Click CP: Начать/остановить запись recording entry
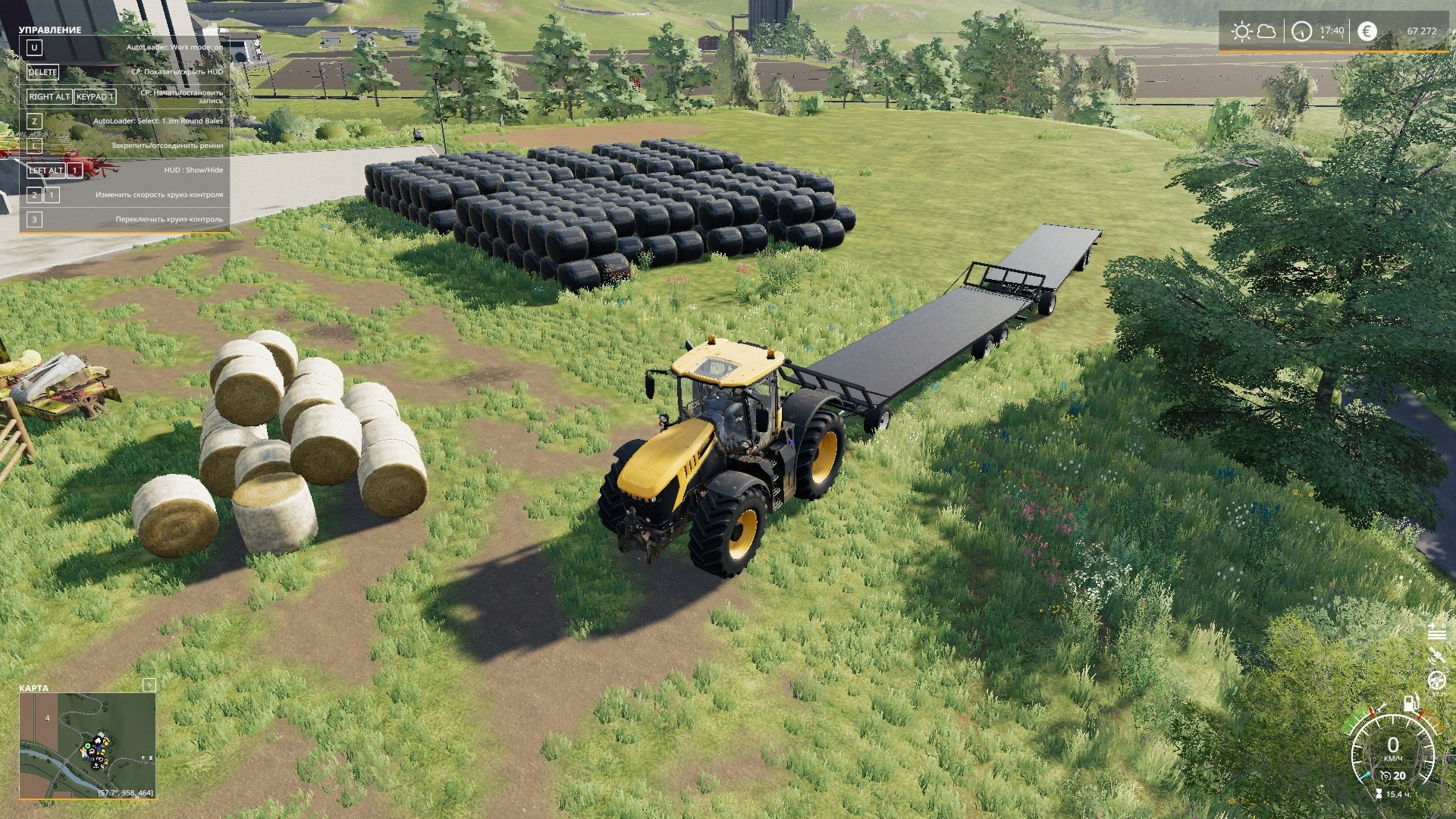Viewport: 1456px width, 819px height. click(180, 96)
